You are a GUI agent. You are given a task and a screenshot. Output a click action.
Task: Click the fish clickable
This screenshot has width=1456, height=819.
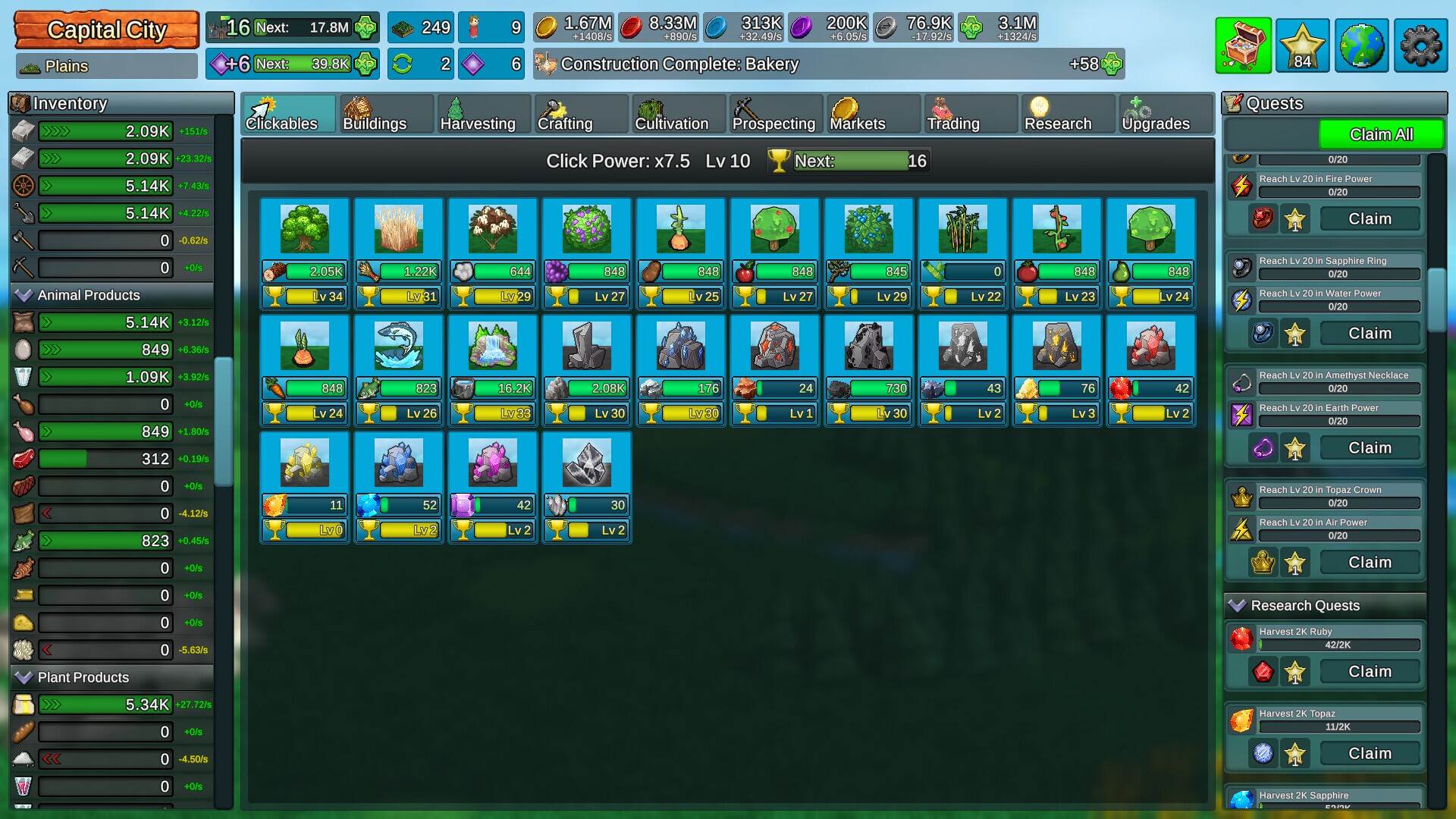click(399, 347)
